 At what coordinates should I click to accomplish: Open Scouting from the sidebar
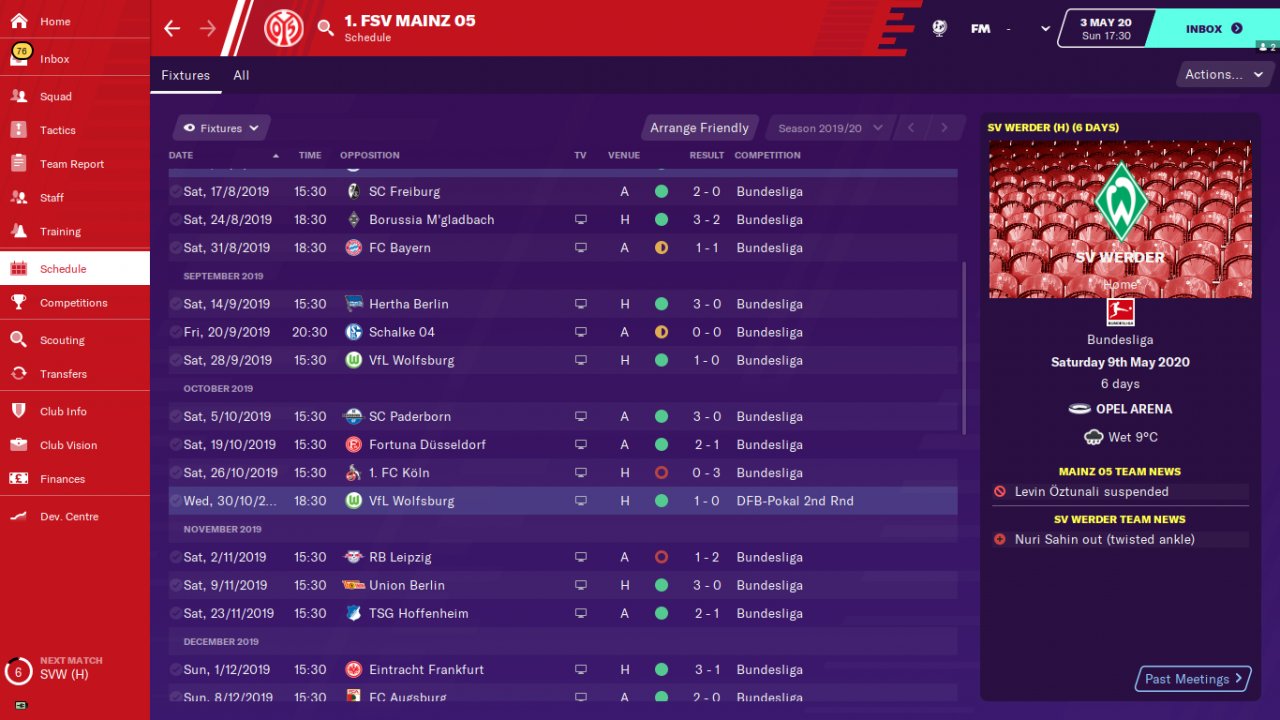tap(62, 340)
